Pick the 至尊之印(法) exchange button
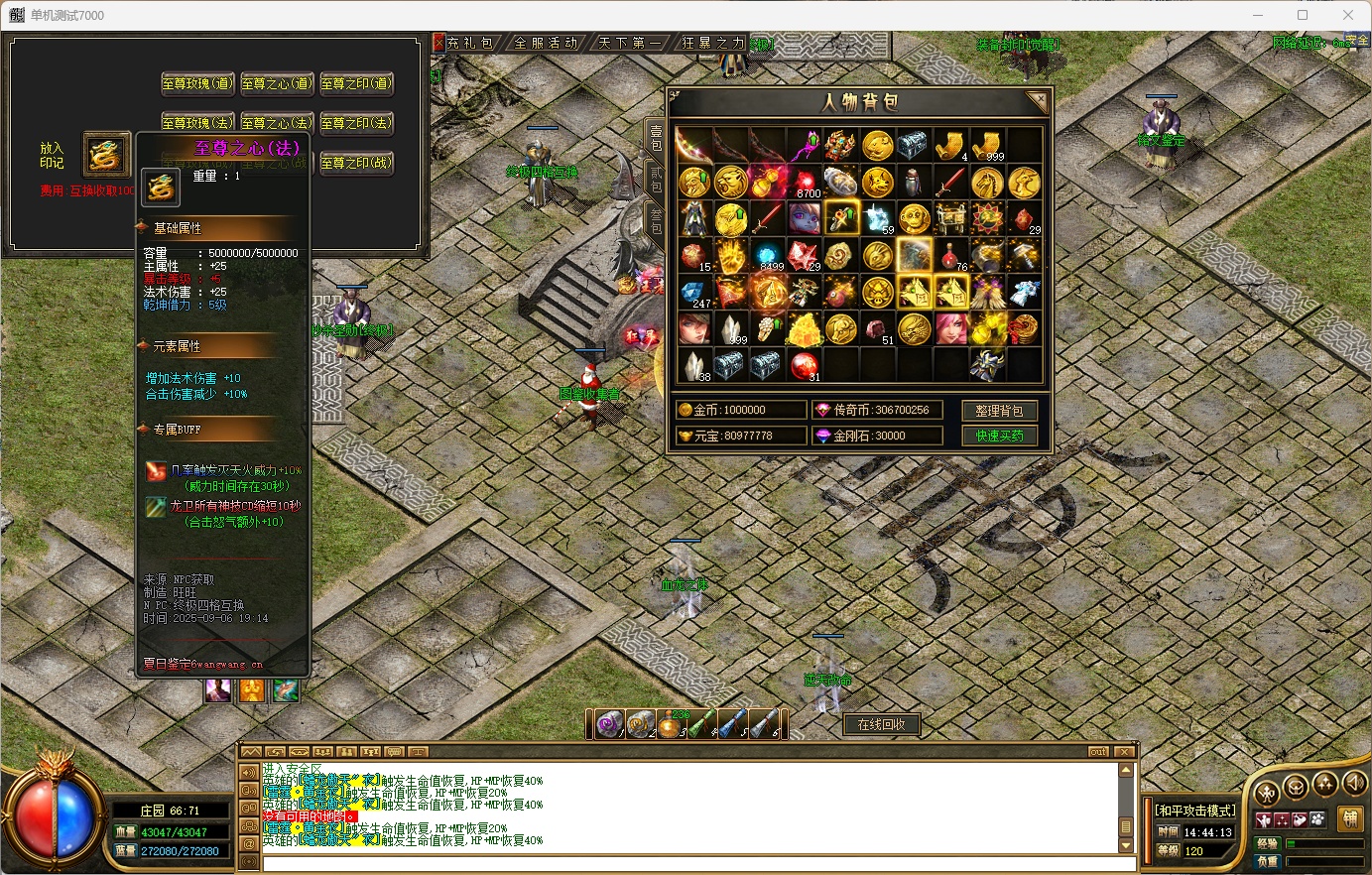 pyautogui.click(x=356, y=123)
